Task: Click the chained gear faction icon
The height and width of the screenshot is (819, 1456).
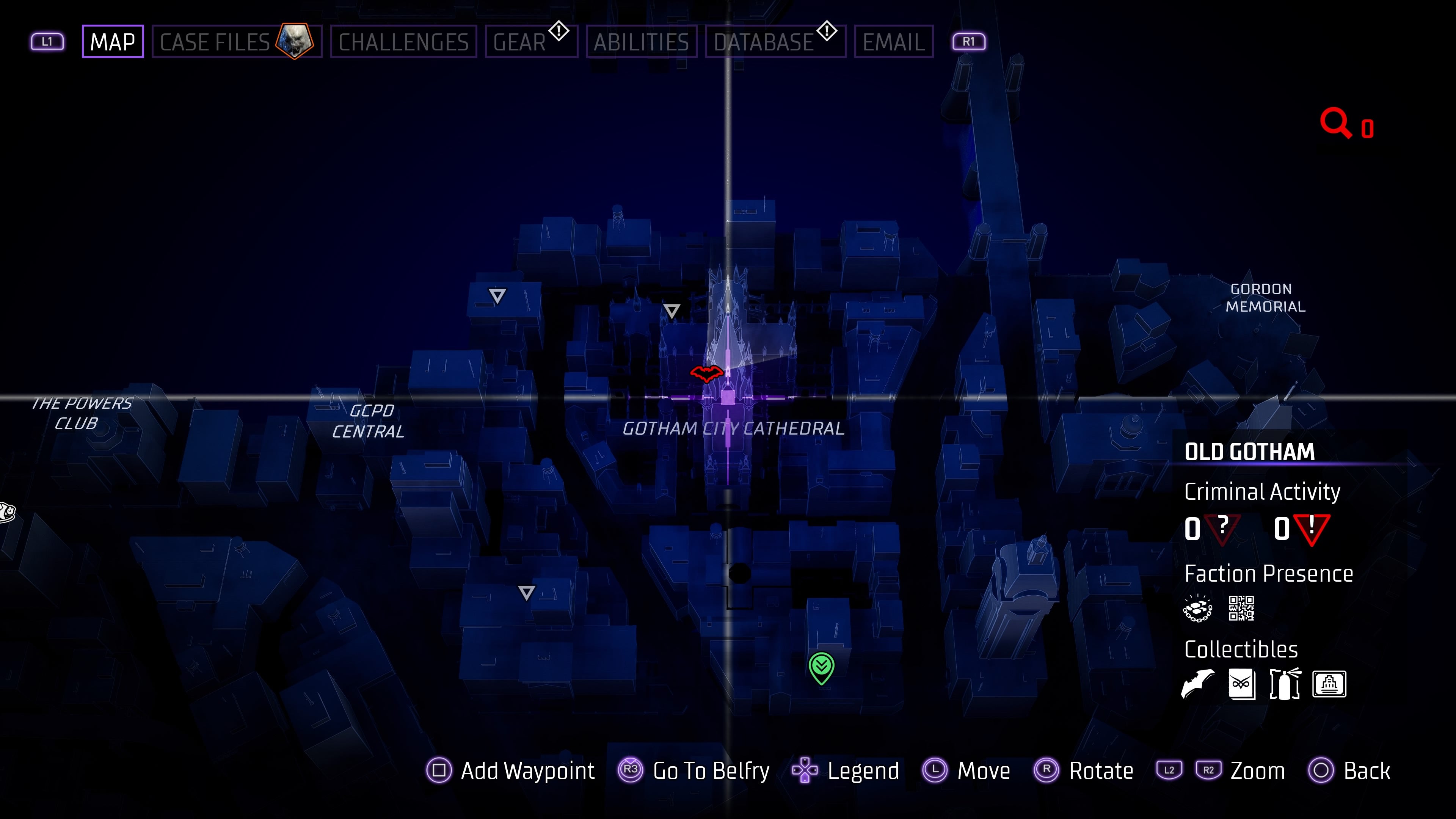Action: click(x=1197, y=609)
